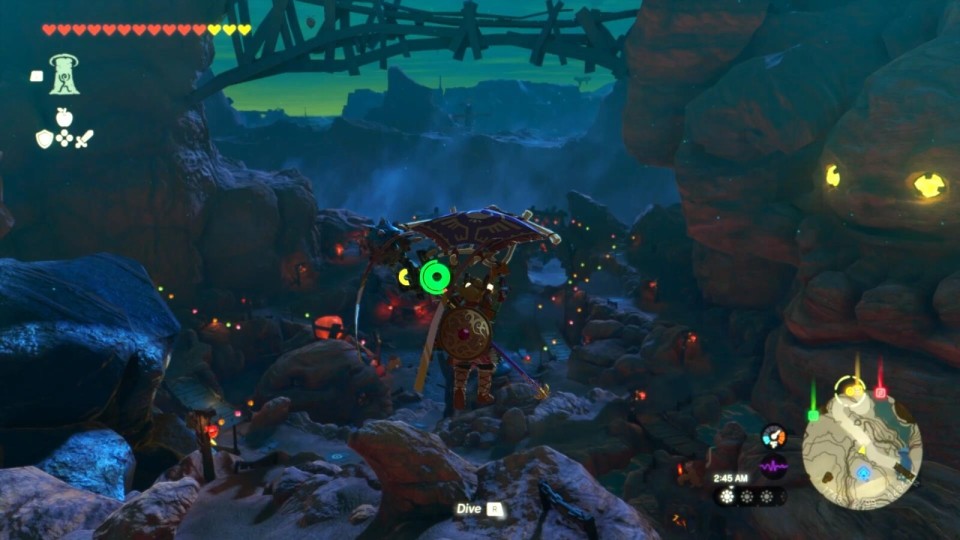This screenshot has height=540, width=960.
Task: Select the apple quick-item icon
Action: click(x=64, y=117)
